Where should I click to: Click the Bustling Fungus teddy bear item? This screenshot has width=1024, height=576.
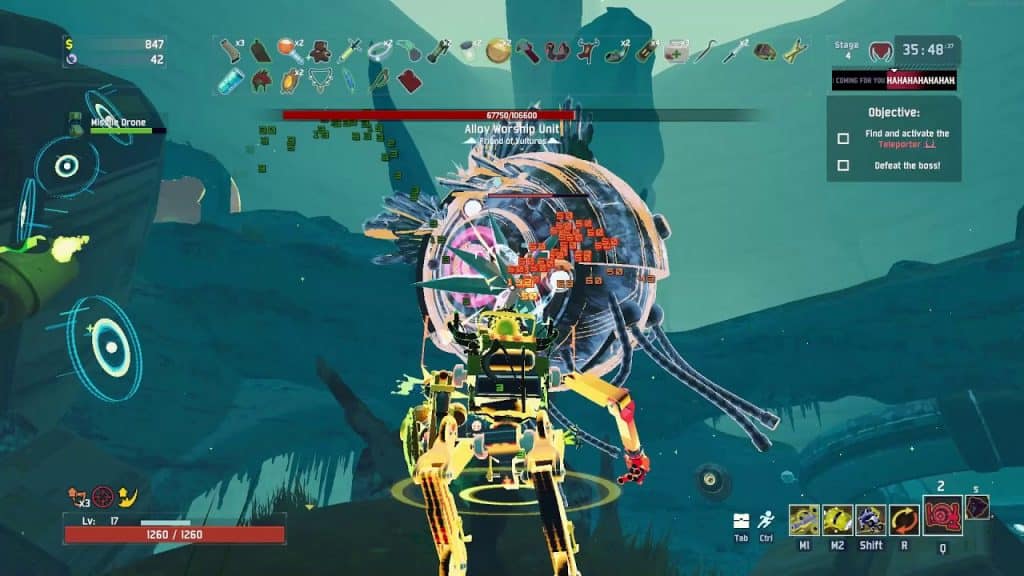[x=320, y=49]
